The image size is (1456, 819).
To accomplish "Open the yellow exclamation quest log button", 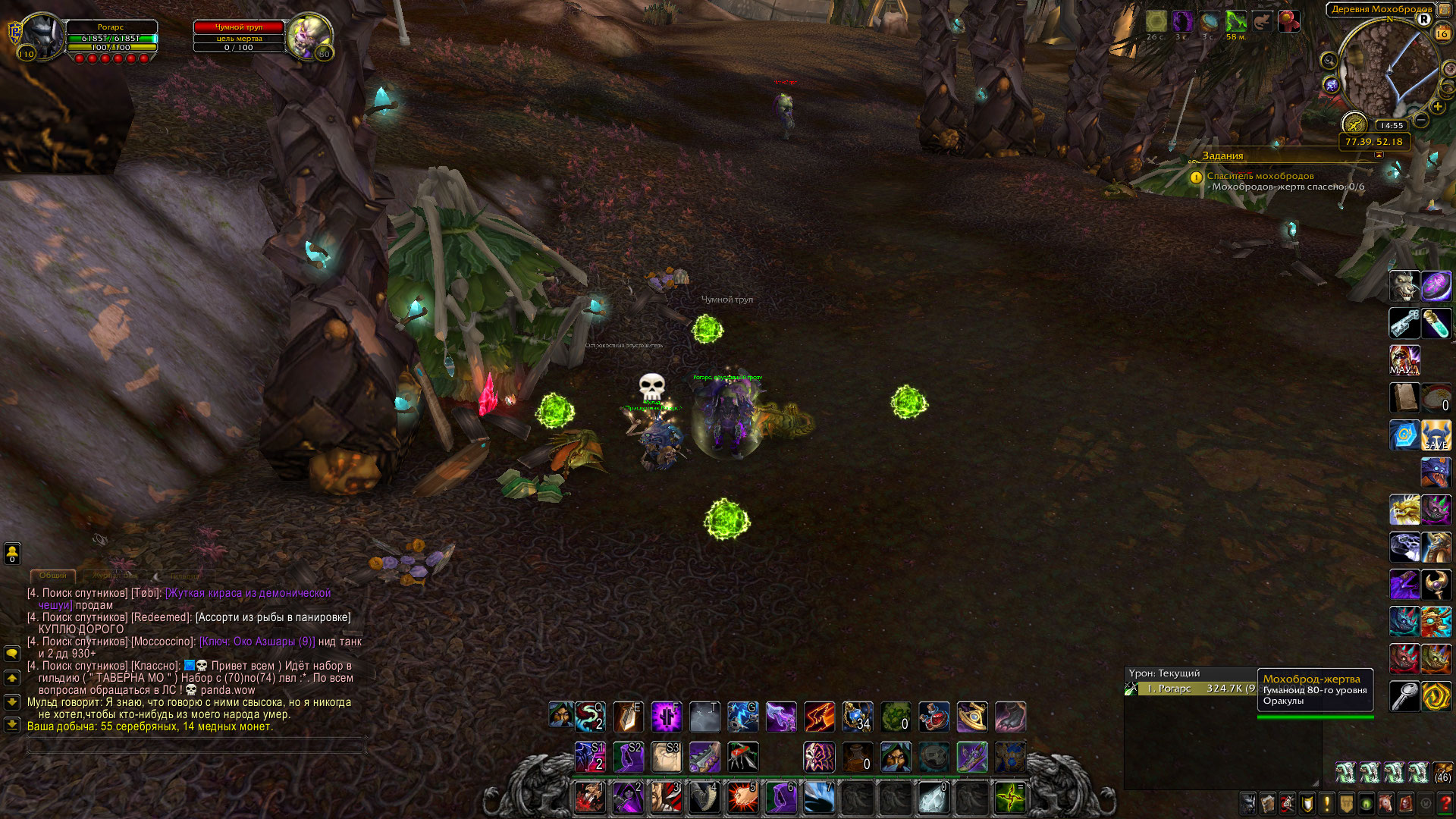I will pos(1326,802).
